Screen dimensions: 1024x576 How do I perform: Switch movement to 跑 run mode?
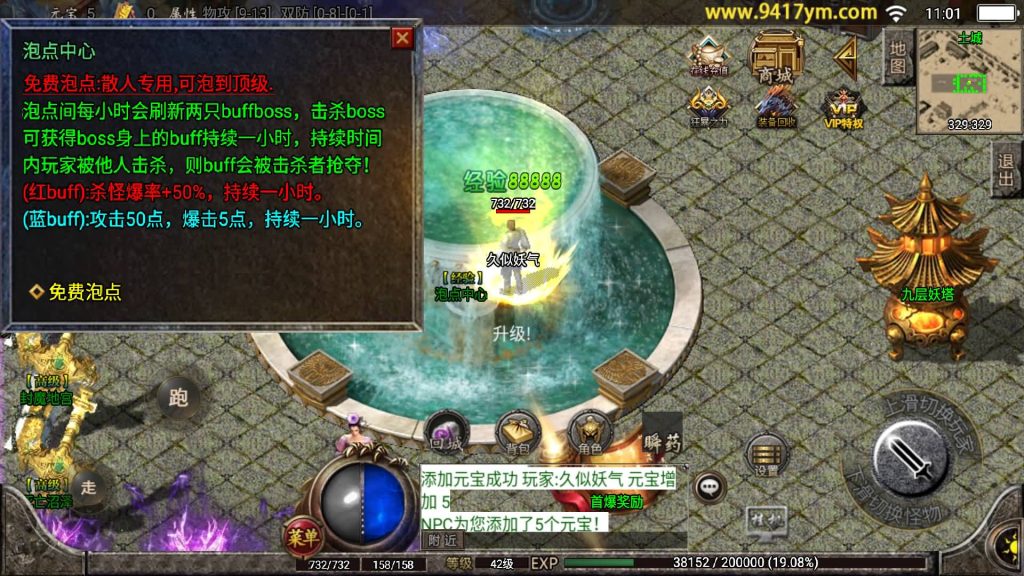click(x=178, y=398)
